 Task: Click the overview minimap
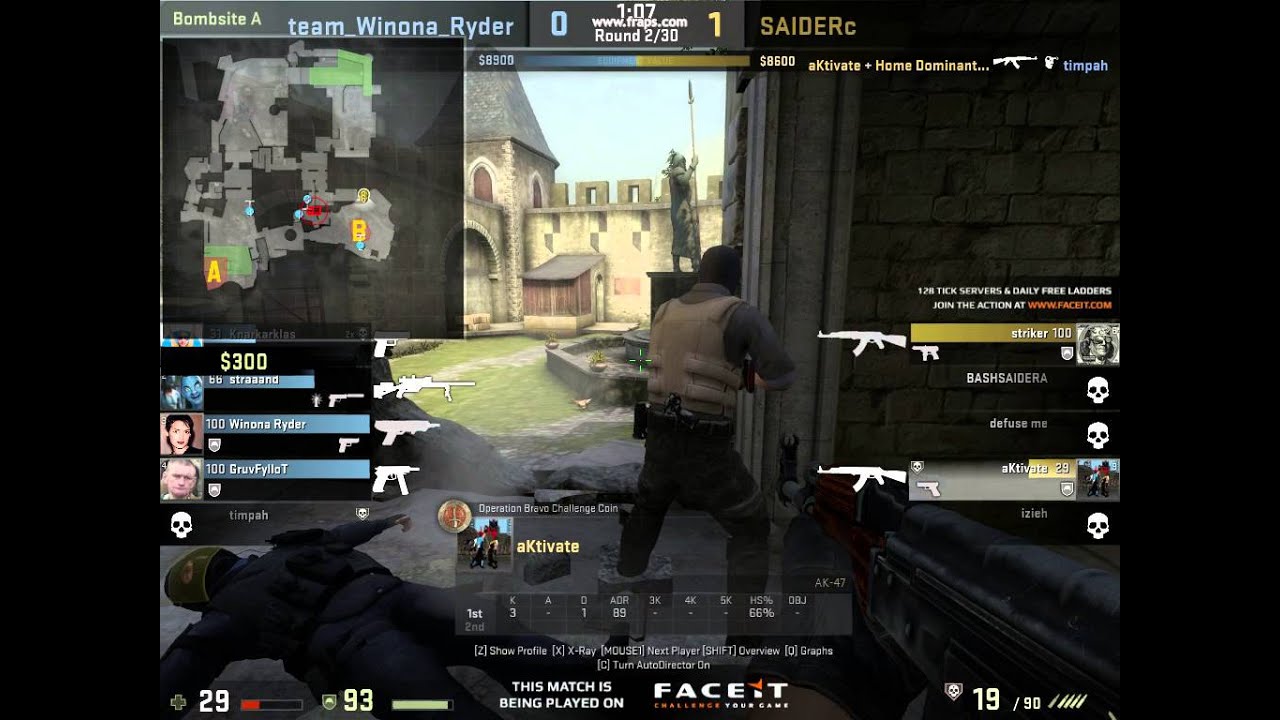coord(311,185)
